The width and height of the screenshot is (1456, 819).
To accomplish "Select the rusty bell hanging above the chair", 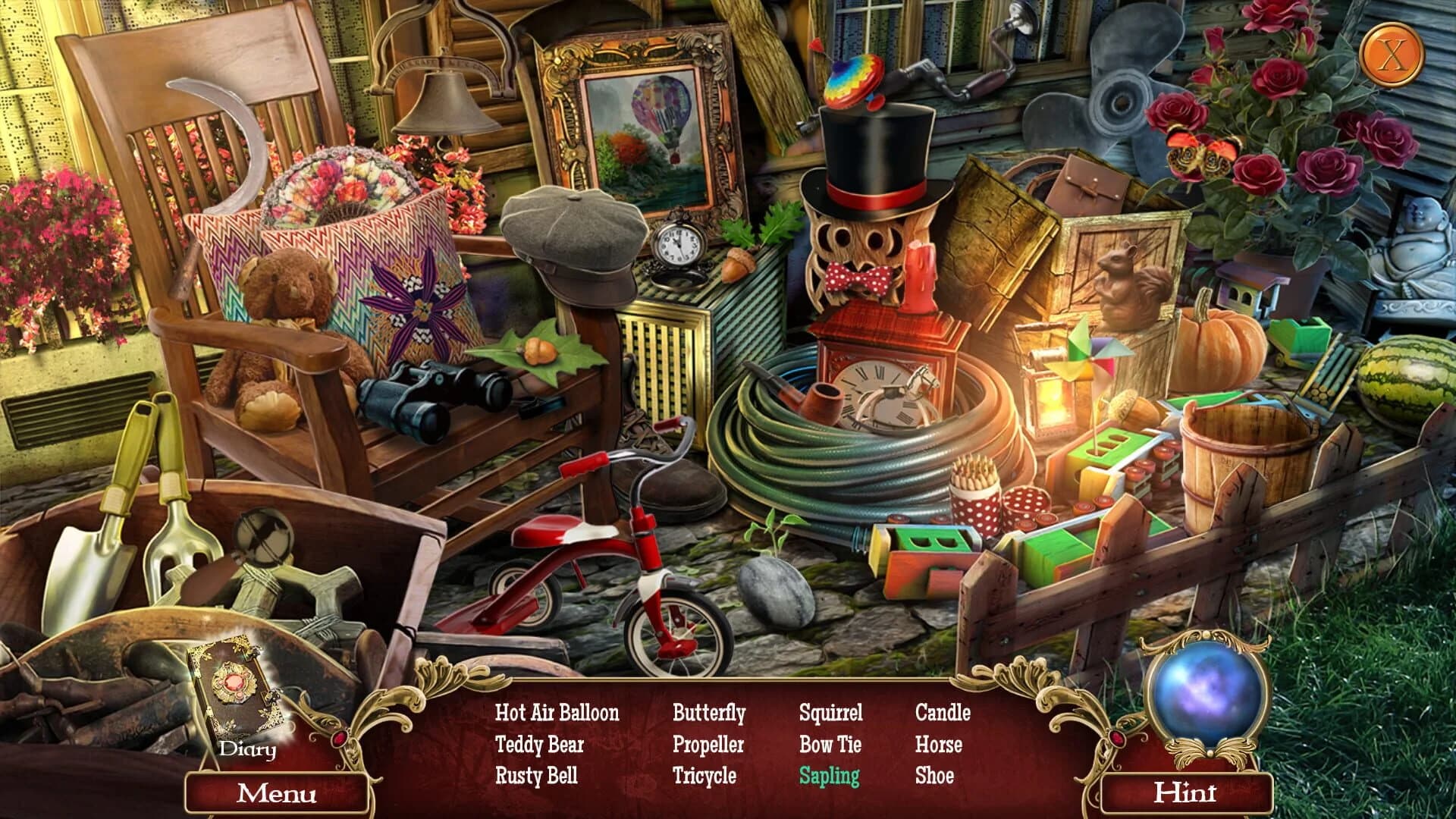I will pyautogui.click(x=447, y=99).
